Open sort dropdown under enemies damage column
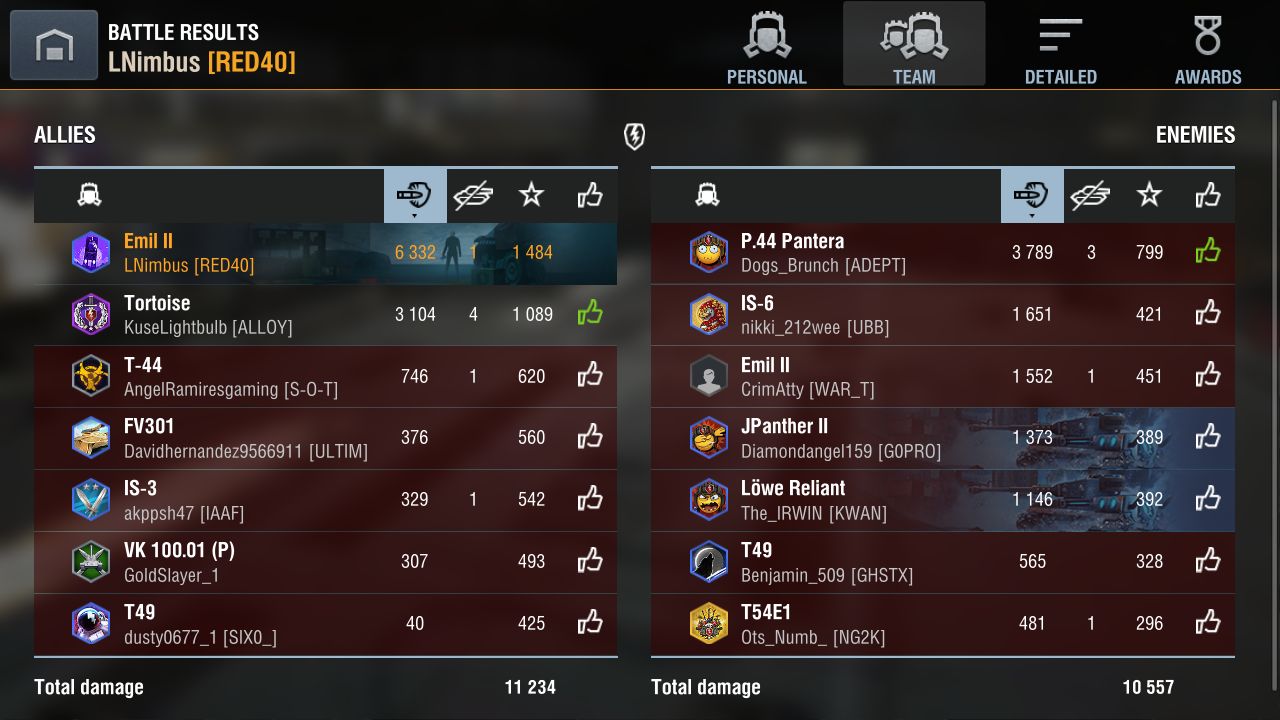The width and height of the screenshot is (1280, 720). pos(1032,213)
